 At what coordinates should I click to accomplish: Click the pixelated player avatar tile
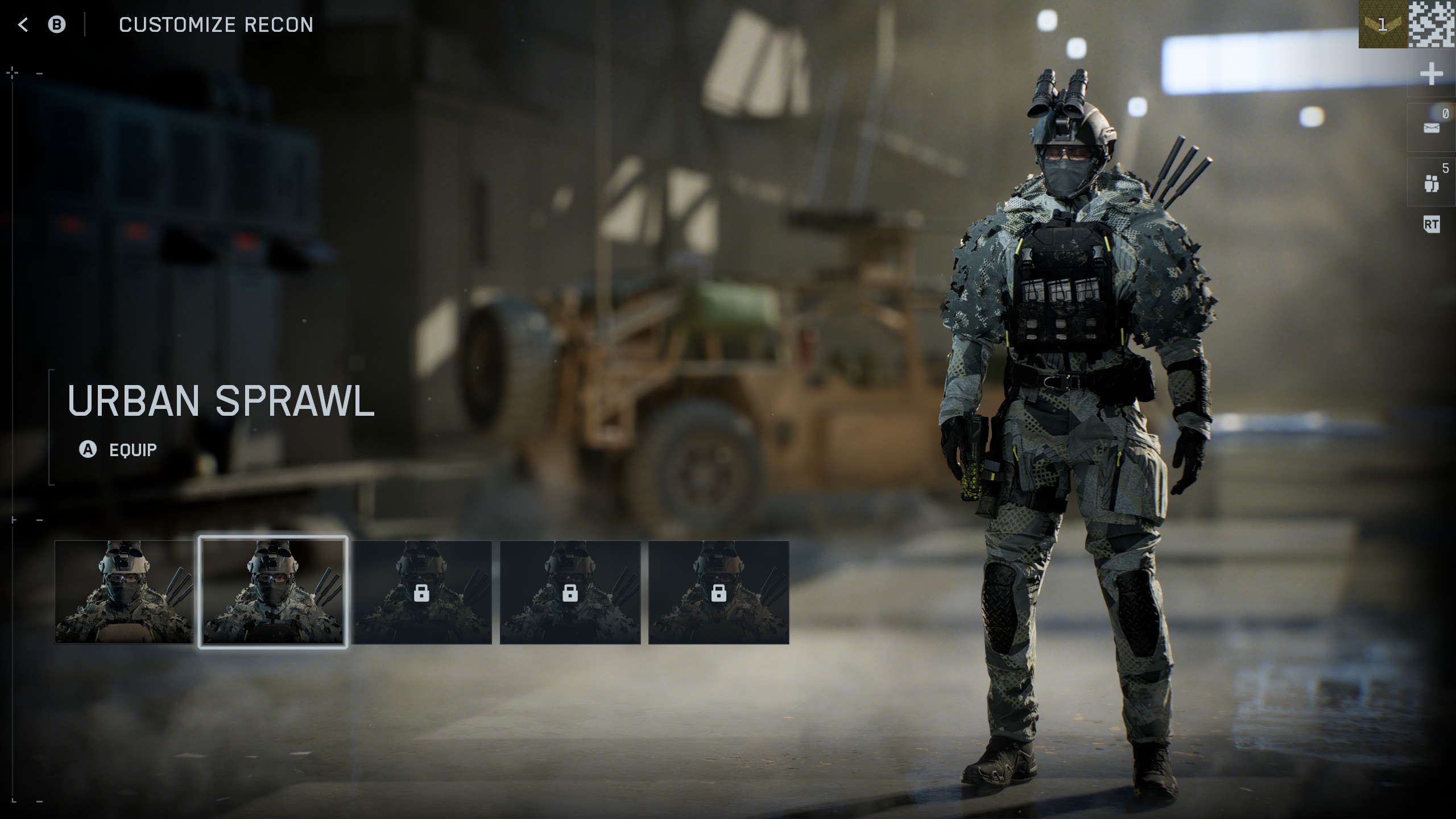click(1435, 24)
